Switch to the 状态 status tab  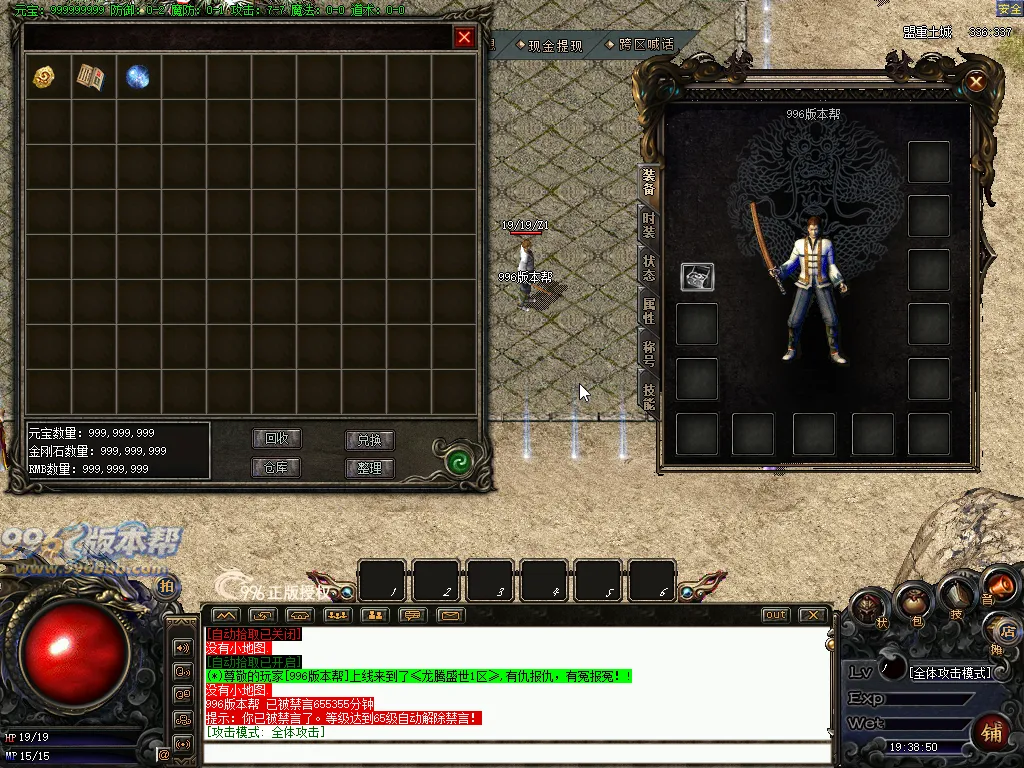pyautogui.click(x=649, y=268)
